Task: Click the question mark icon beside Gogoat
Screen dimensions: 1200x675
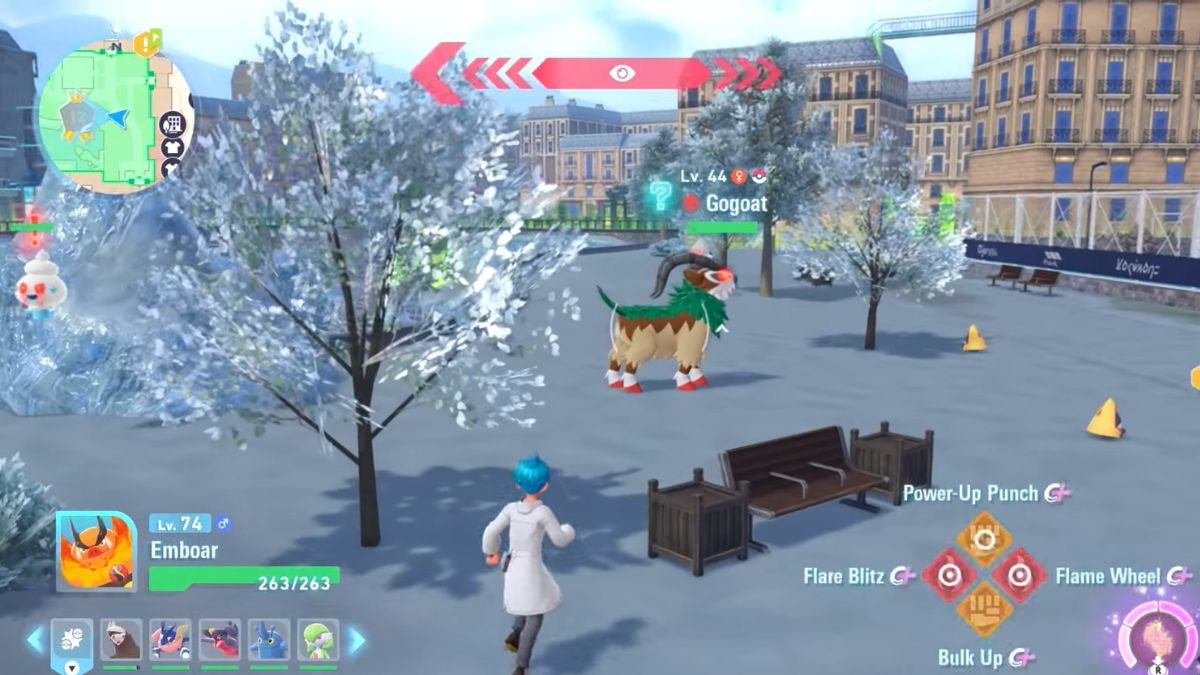Action: [660, 195]
